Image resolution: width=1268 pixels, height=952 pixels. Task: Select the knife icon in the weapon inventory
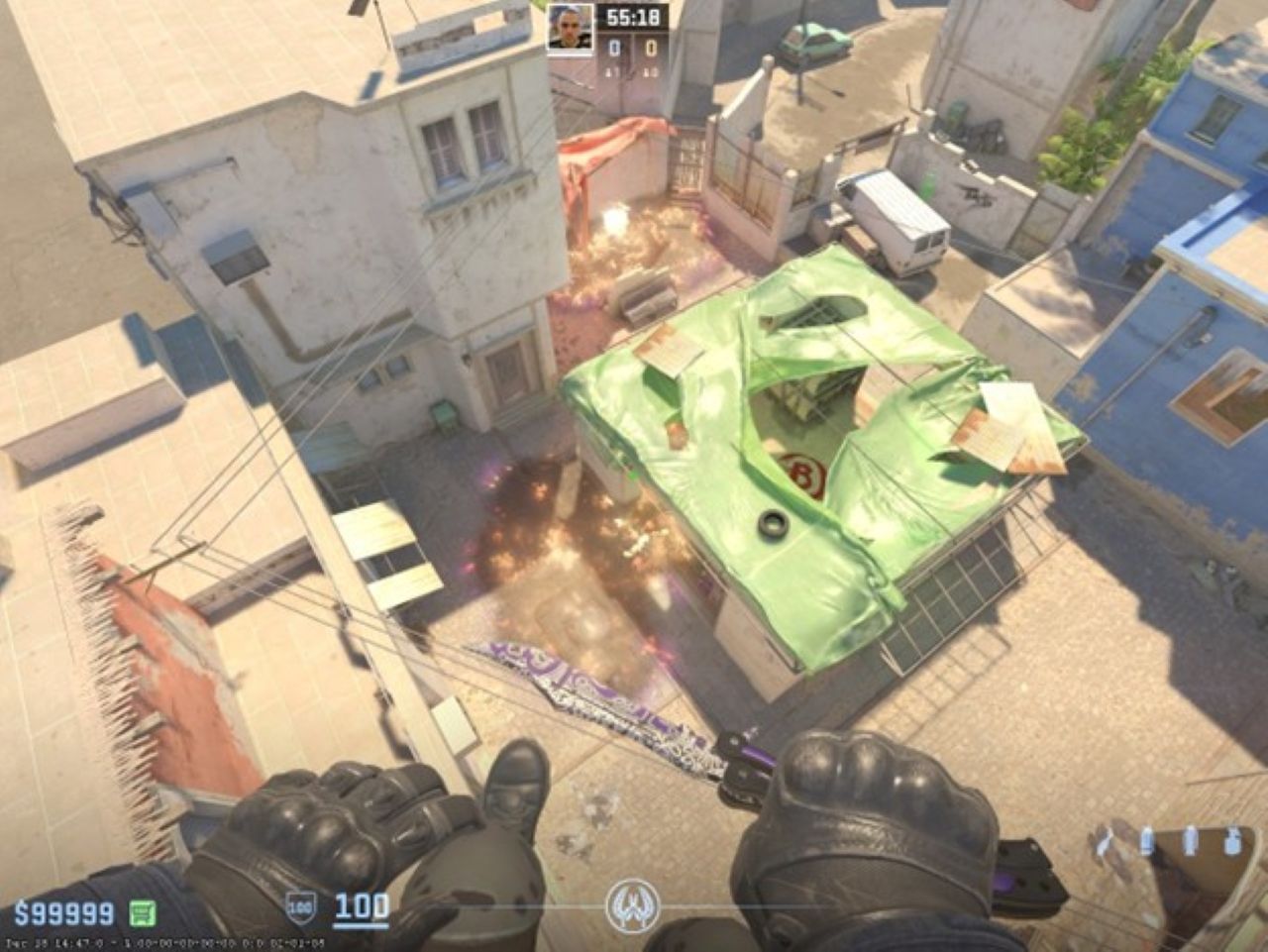coord(1104,843)
